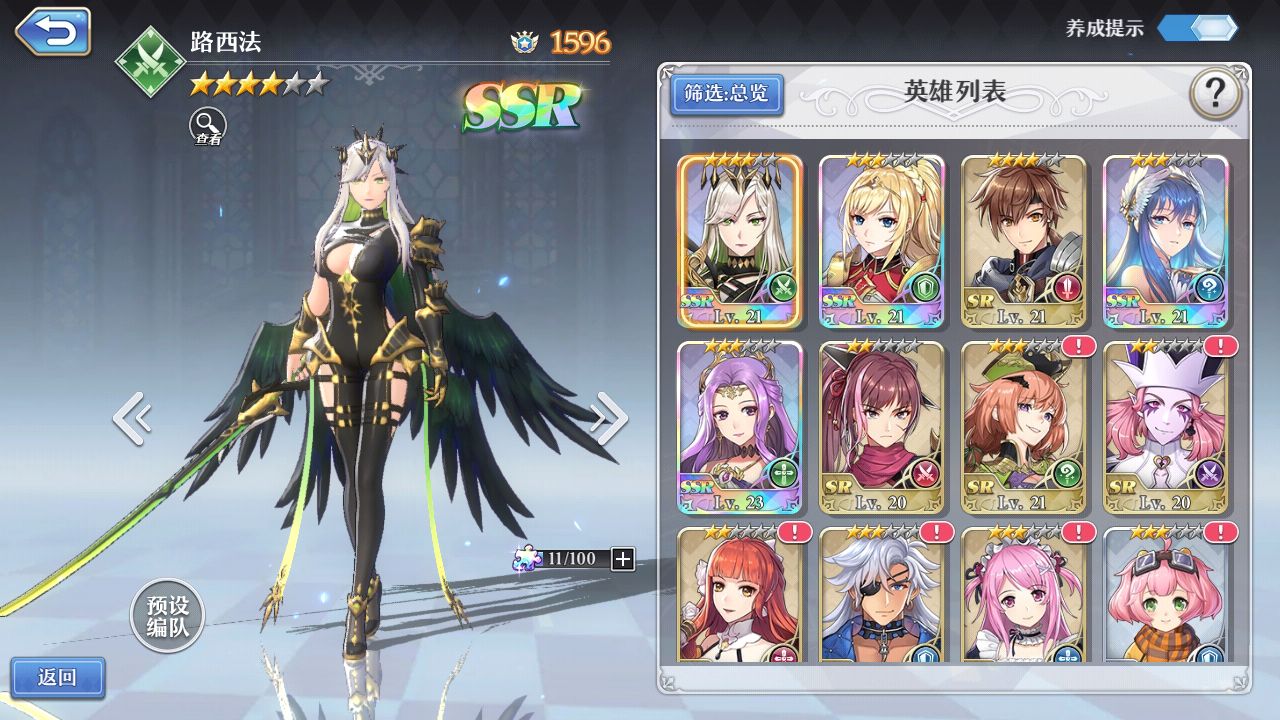Image resolution: width=1280 pixels, height=720 pixels.
Task: Tap the exclamation alert on the eyepatch hero card
Action: pos(936,530)
